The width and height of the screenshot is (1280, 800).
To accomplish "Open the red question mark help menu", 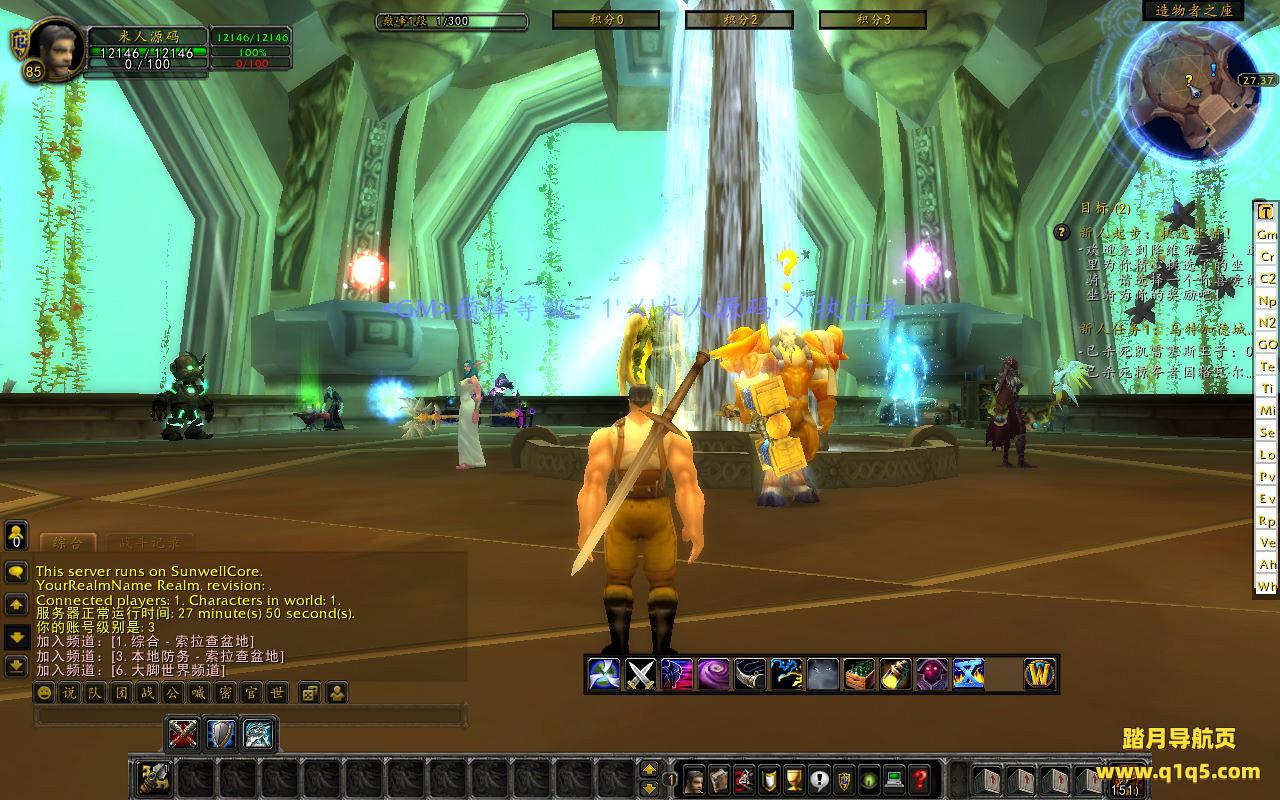I will [x=921, y=779].
